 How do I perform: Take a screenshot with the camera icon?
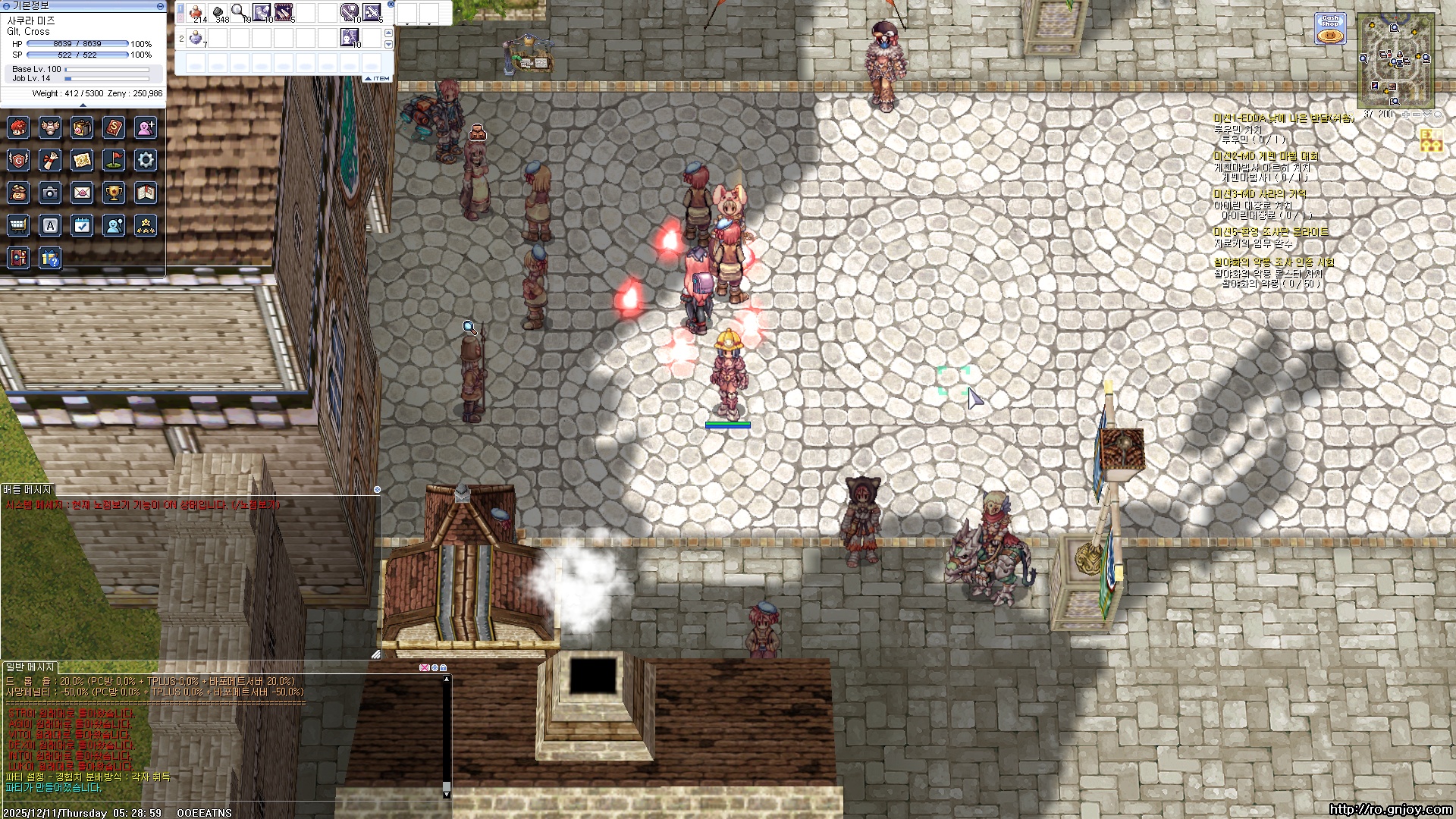click(x=50, y=193)
